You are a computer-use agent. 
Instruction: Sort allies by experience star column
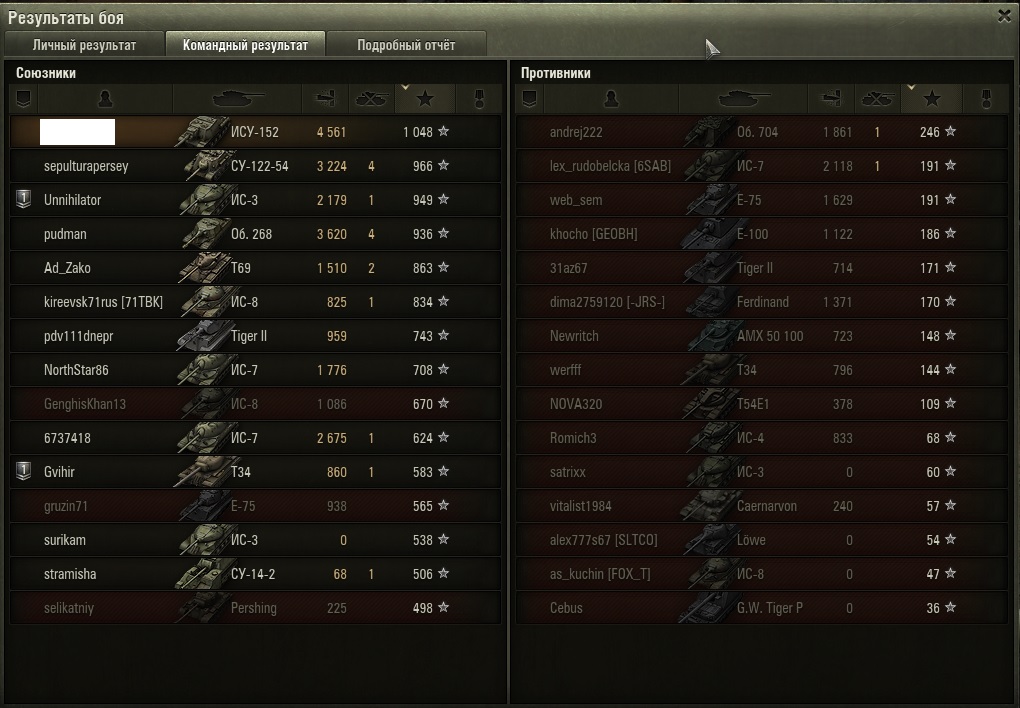click(x=425, y=99)
